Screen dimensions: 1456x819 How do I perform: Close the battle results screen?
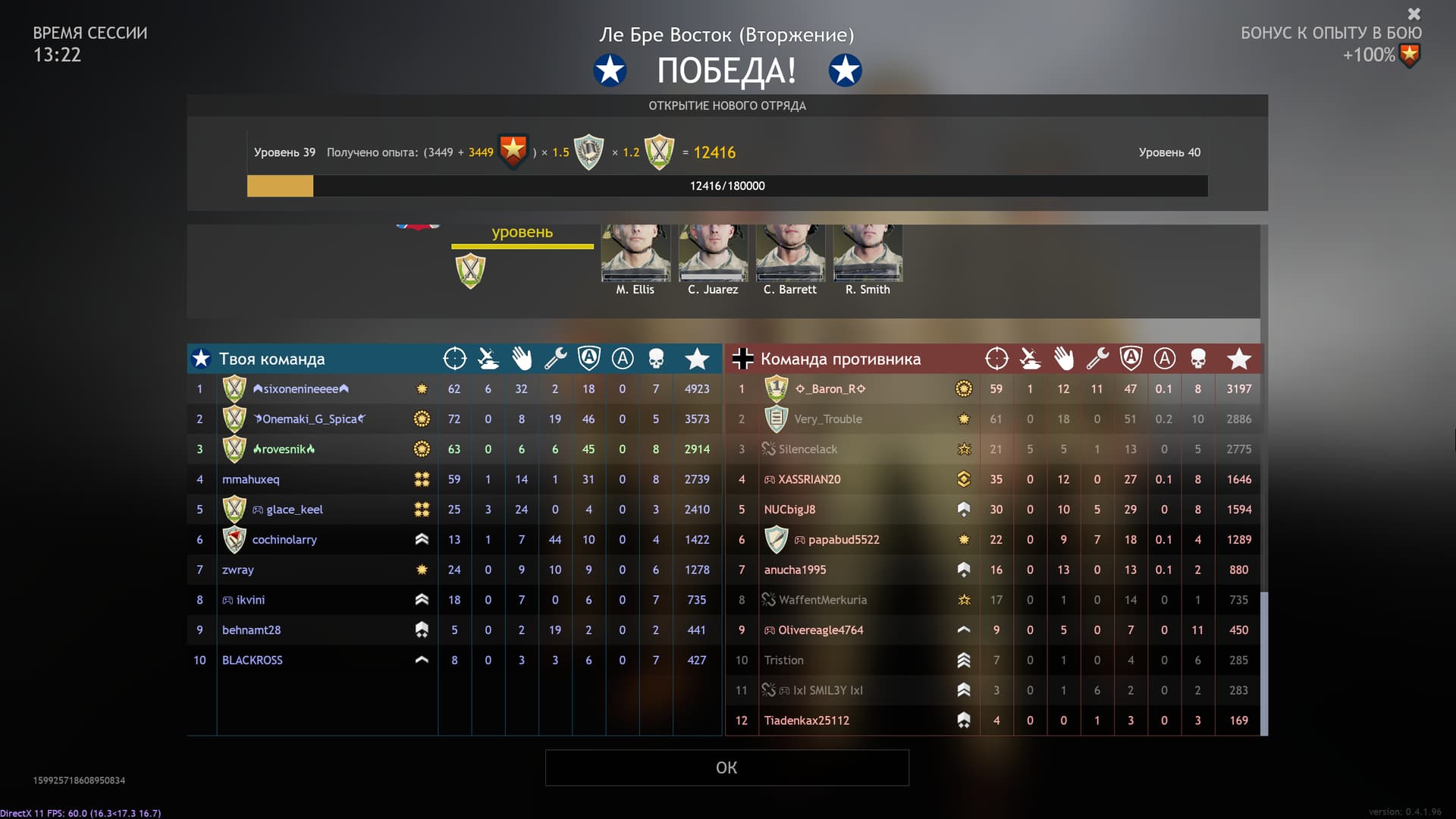(x=1414, y=14)
